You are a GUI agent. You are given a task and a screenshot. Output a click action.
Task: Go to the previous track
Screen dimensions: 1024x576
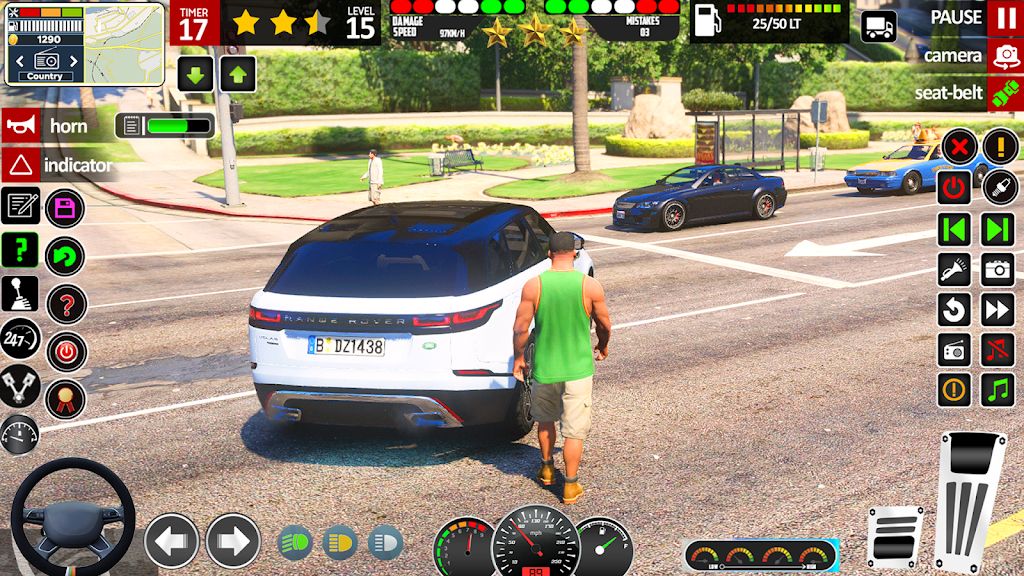pos(955,229)
